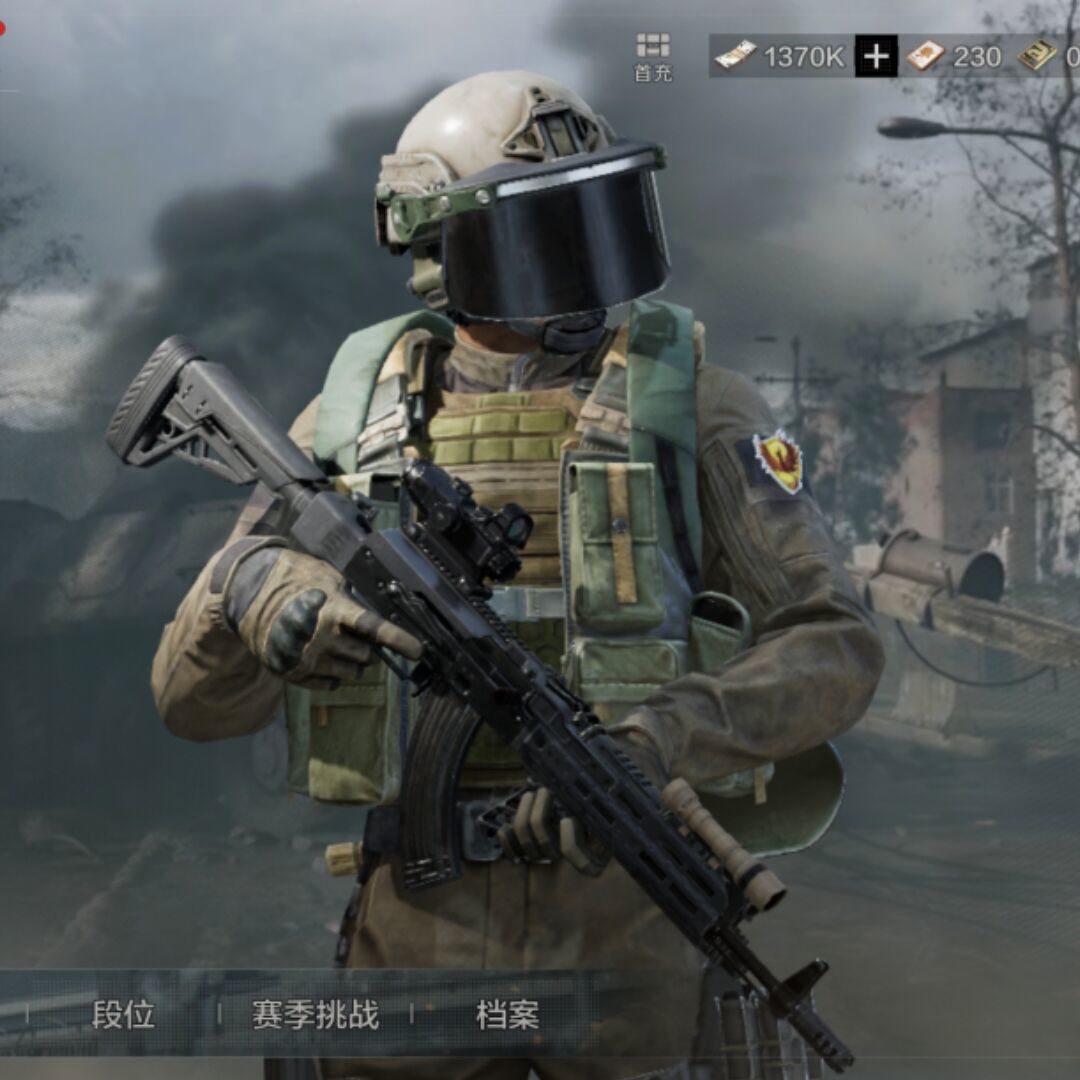Open the 首充 first-recharge offer
The width and height of the screenshot is (1080, 1080).
tap(653, 56)
